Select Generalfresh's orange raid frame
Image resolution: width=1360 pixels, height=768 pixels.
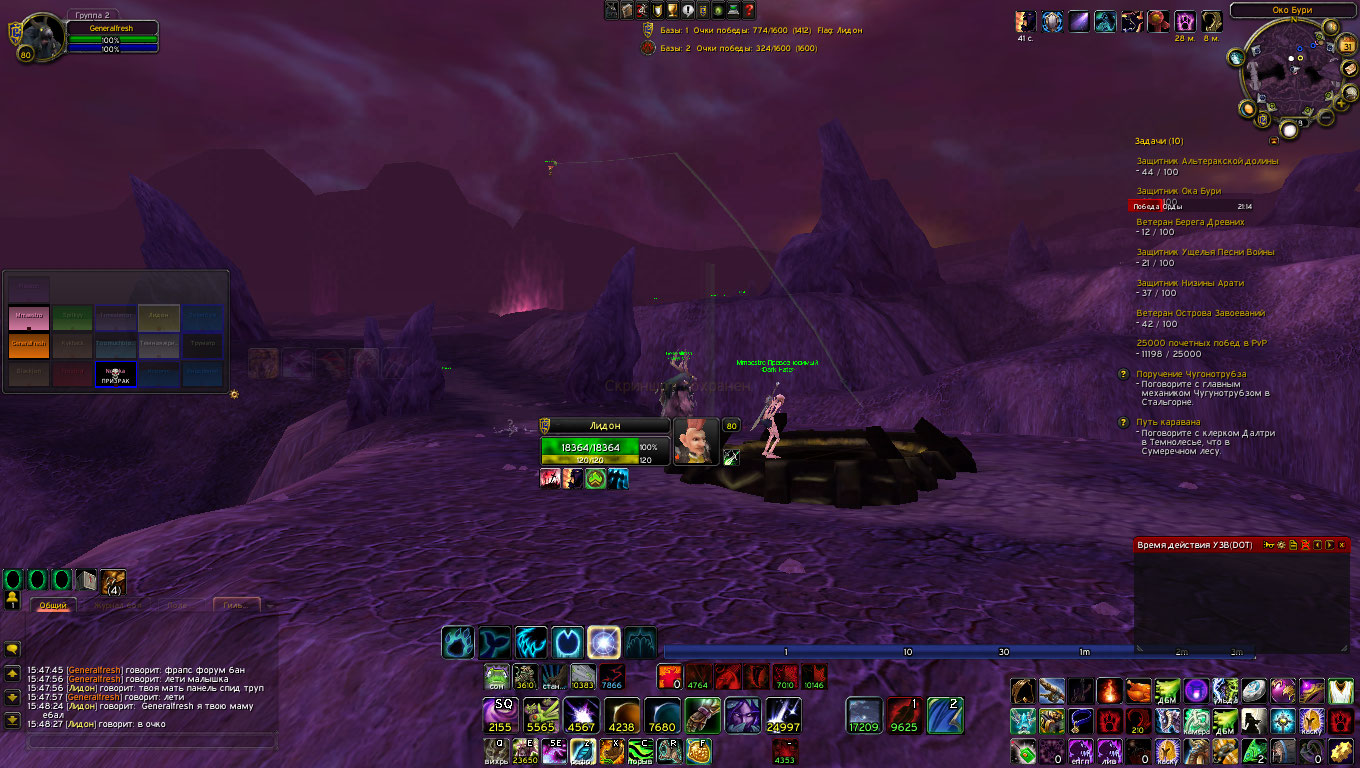click(x=29, y=346)
